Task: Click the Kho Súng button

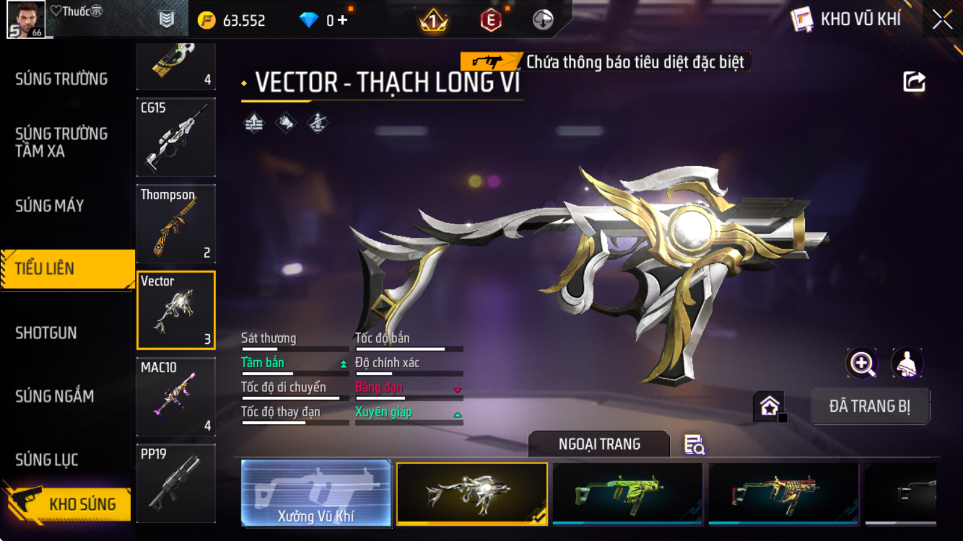Action: click(x=68, y=503)
